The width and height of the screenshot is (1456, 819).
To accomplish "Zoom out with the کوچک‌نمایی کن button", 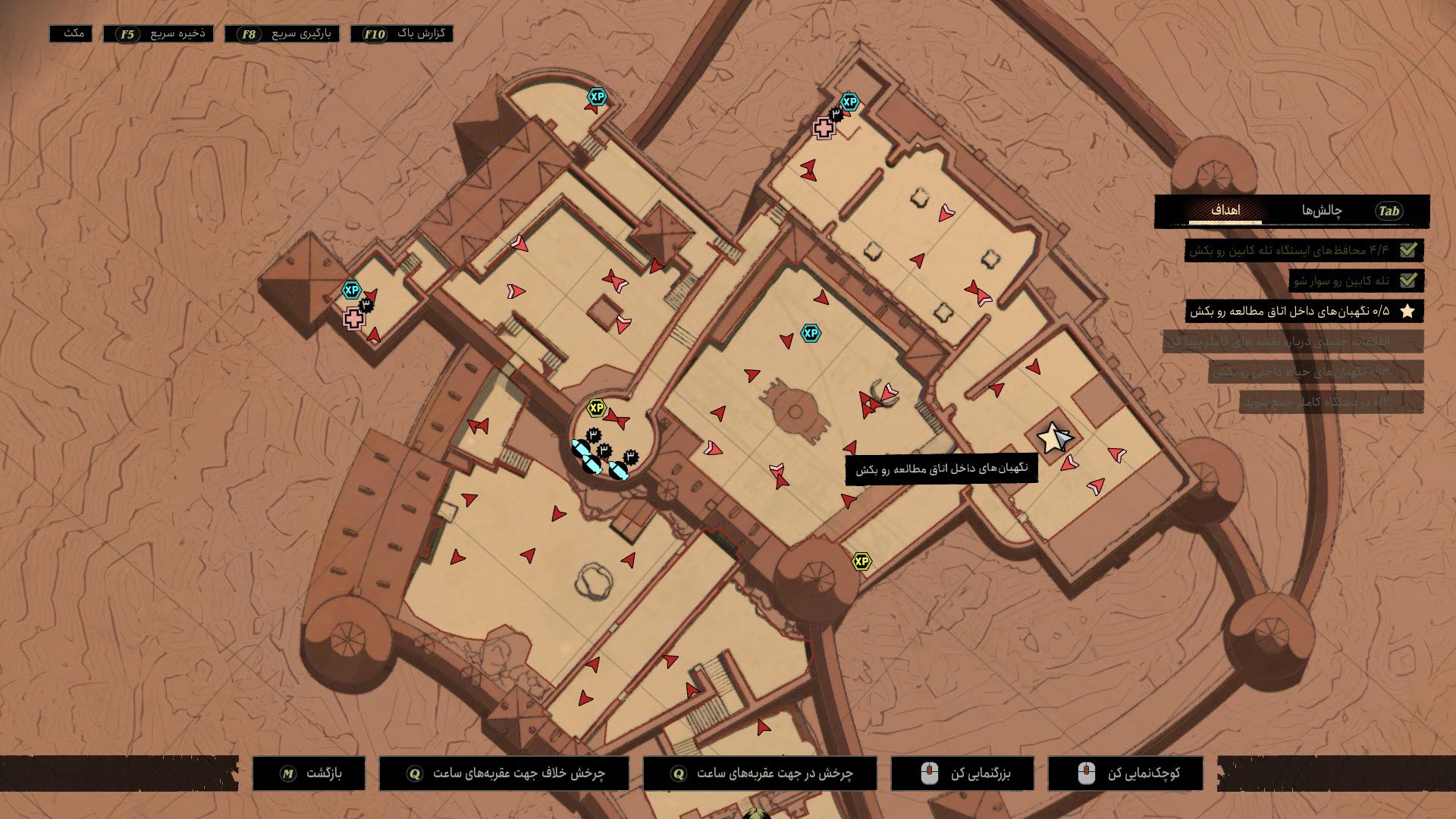I will (x=1125, y=773).
